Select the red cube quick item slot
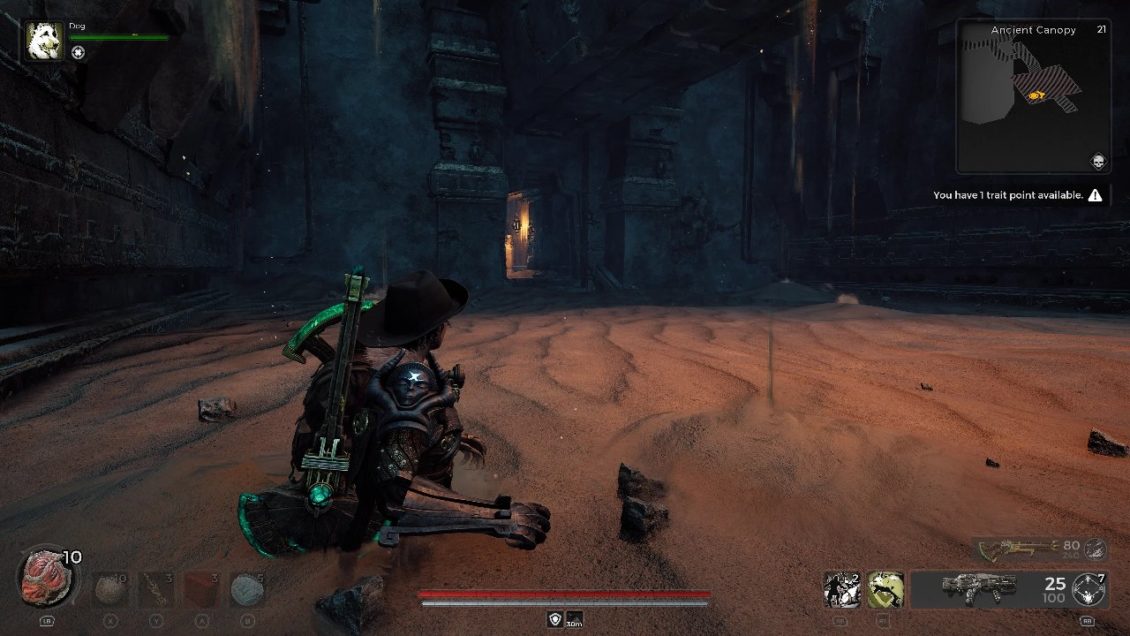Image resolution: width=1130 pixels, height=636 pixels. [202, 589]
